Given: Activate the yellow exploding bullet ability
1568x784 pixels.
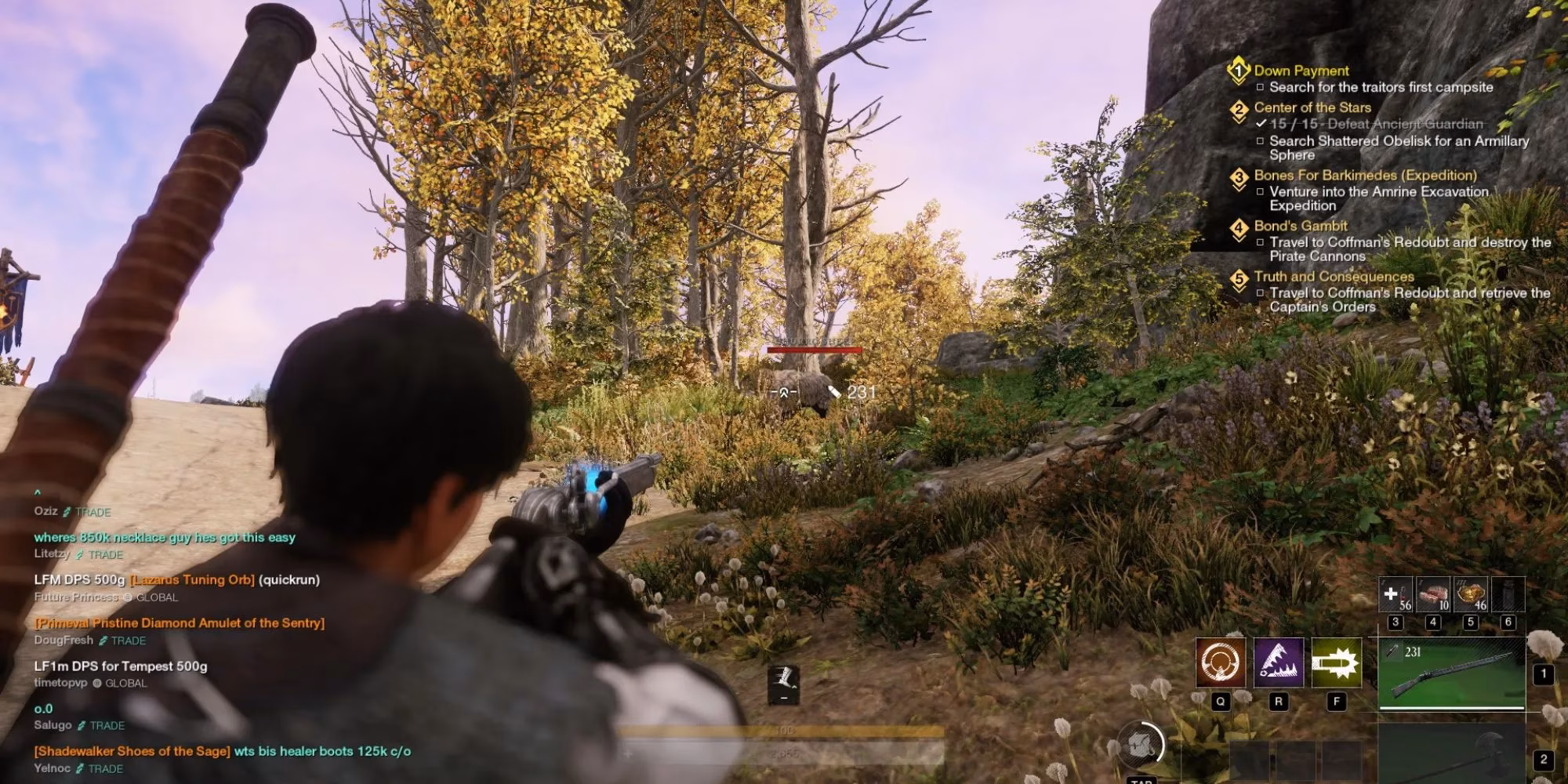Looking at the screenshot, I should (1336, 662).
